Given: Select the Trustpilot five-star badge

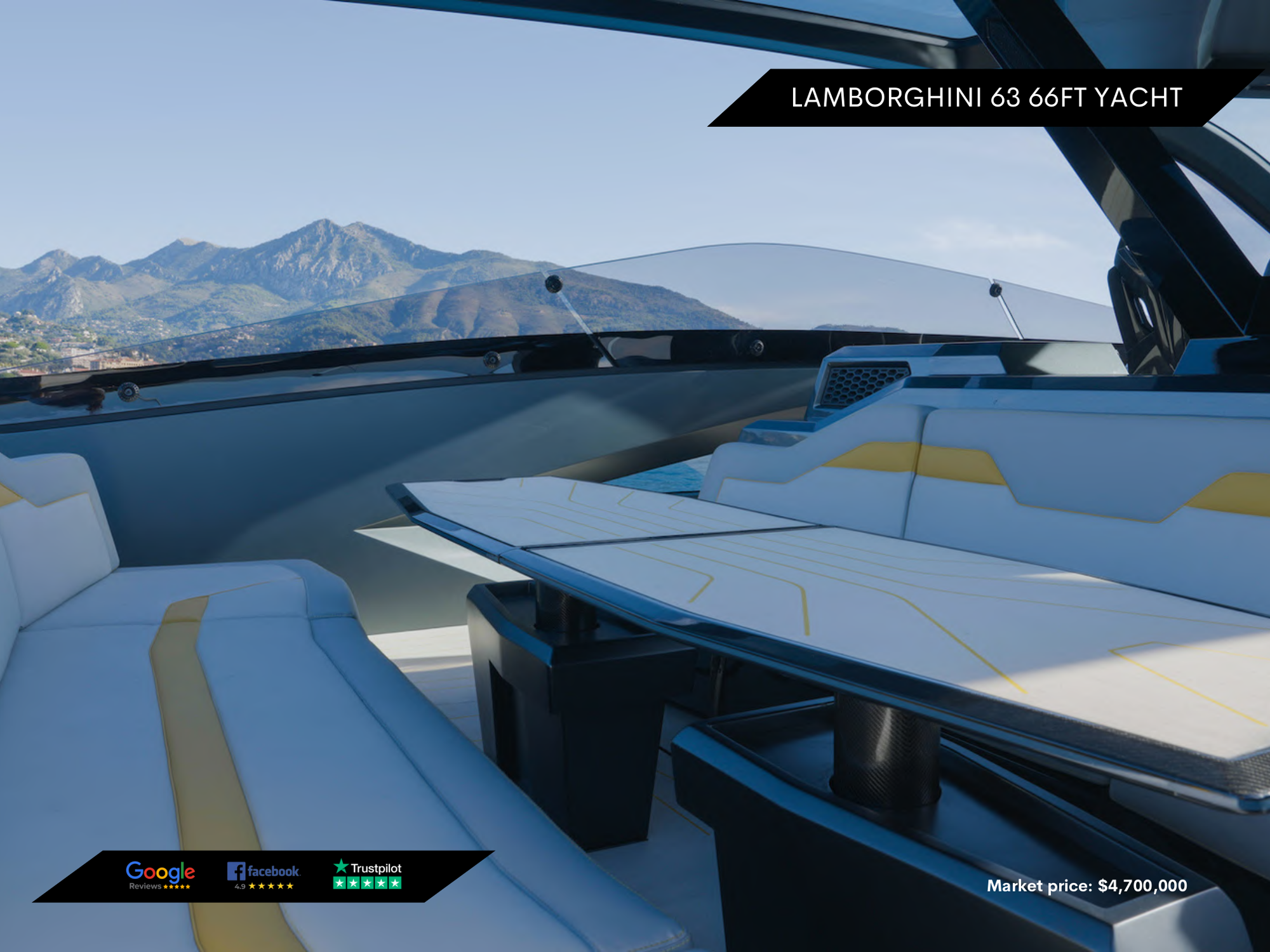Looking at the screenshot, I should pos(368,875).
